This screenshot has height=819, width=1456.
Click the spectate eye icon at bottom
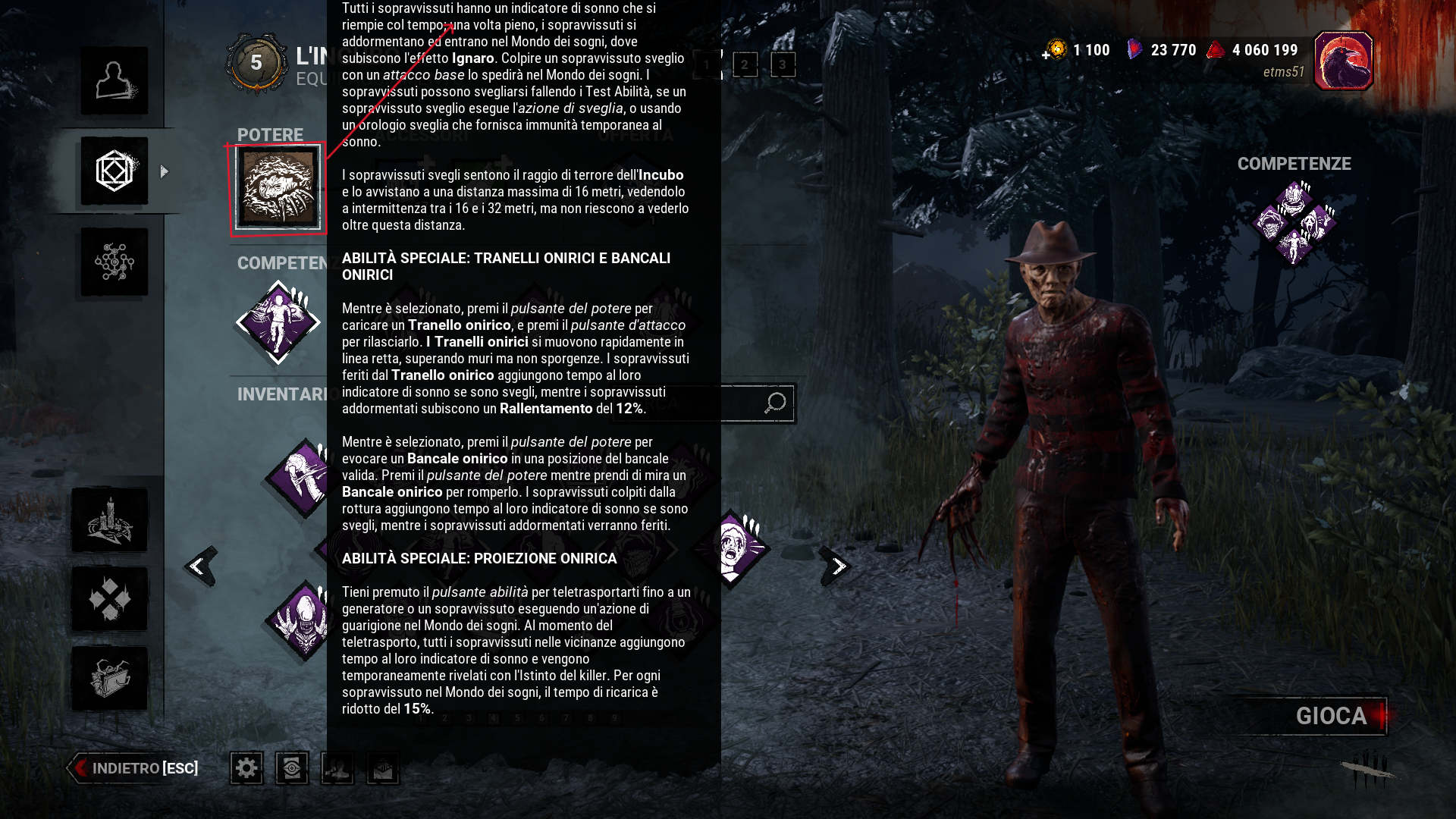[291, 767]
